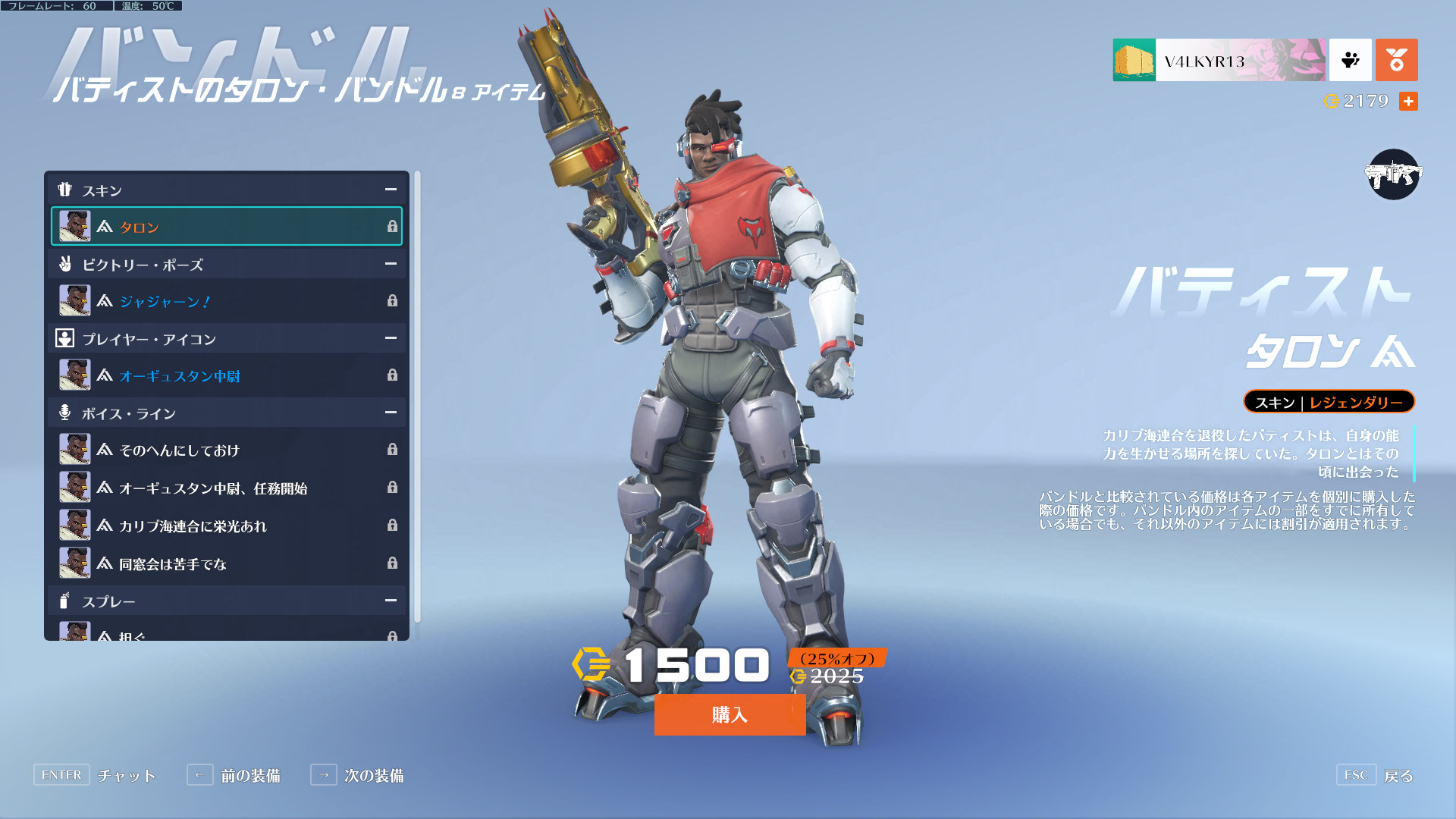Choose the カリブ海連合に栄光あれ voice line
Screen dimensions: 1456x819
226,526
